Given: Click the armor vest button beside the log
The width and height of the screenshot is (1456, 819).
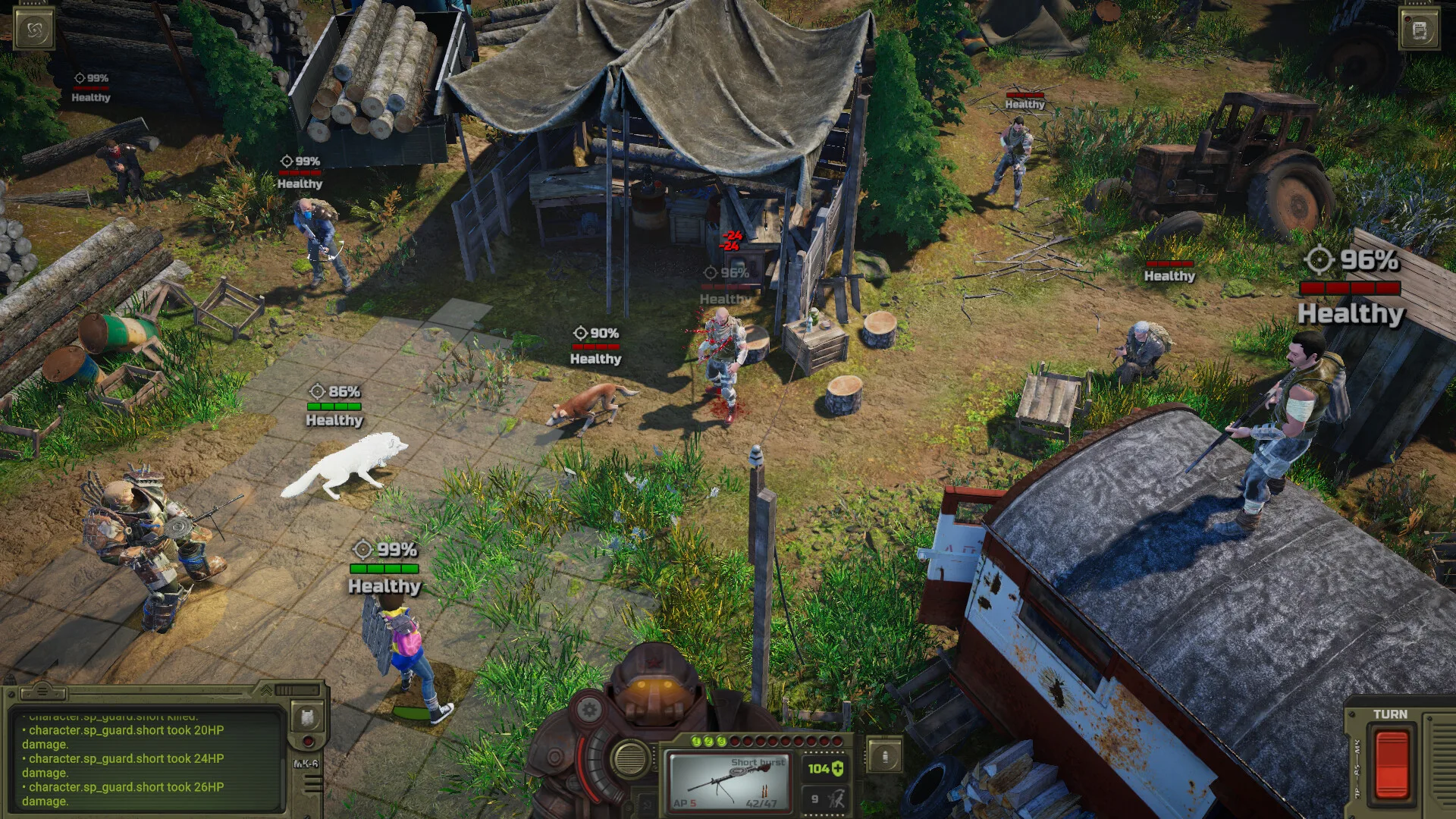Looking at the screenshot, I should [x=308, y=717].
